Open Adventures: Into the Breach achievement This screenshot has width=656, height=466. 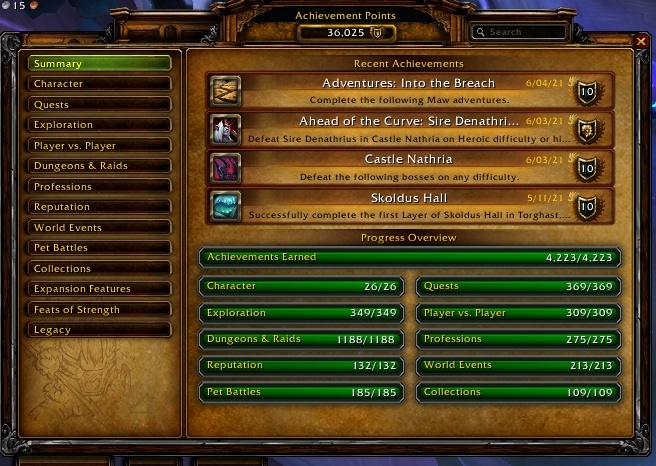coord(404,90)
